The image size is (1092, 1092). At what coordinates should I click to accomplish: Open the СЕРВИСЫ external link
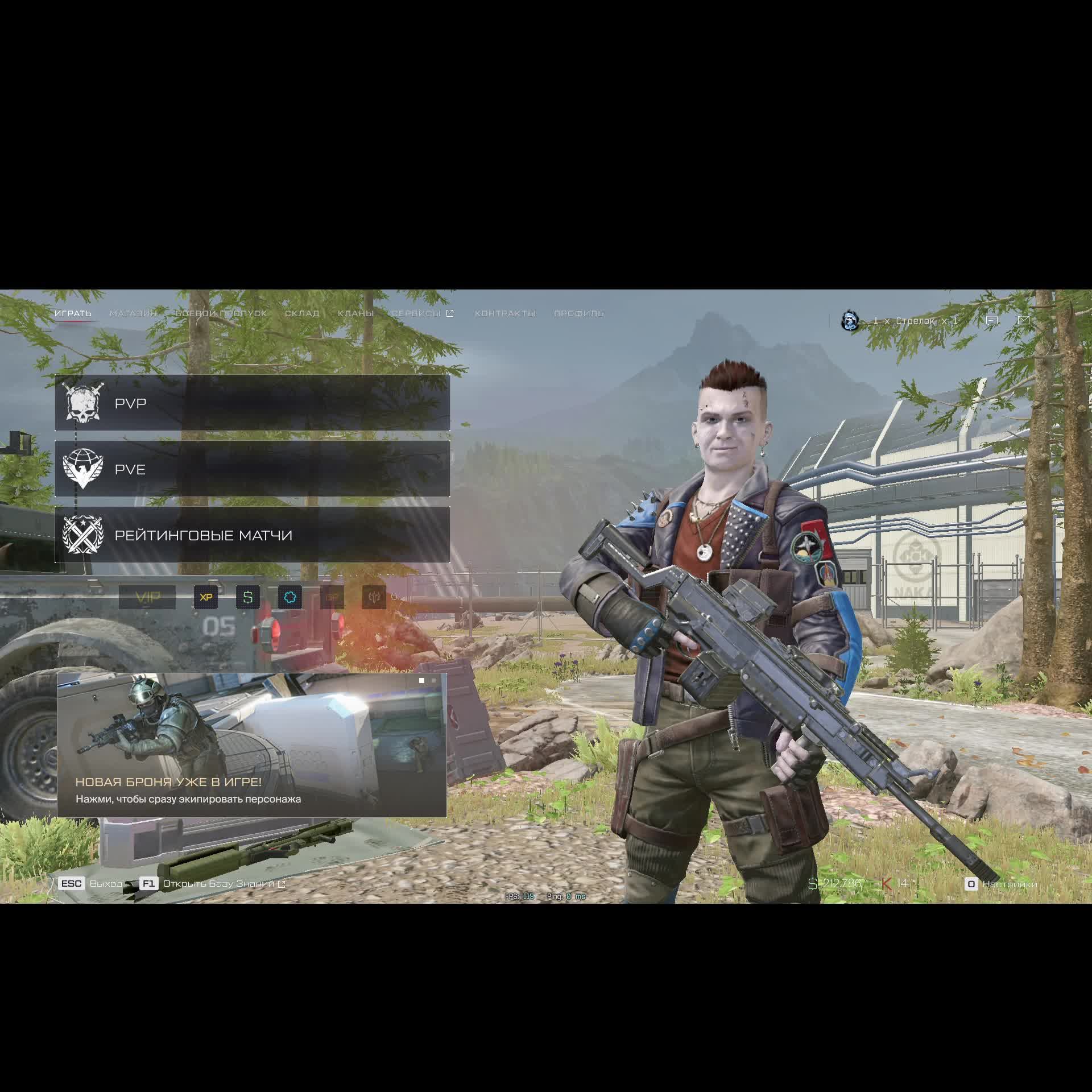422,313
